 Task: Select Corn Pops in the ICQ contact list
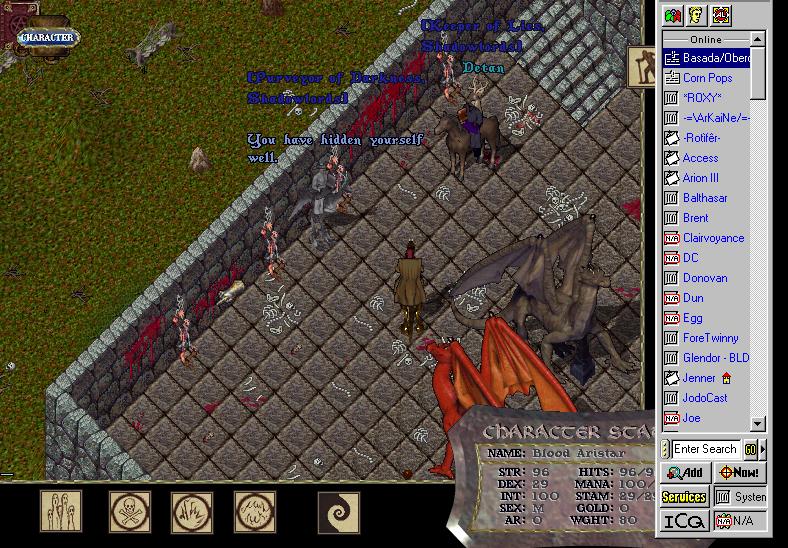(x=707, y=78)
